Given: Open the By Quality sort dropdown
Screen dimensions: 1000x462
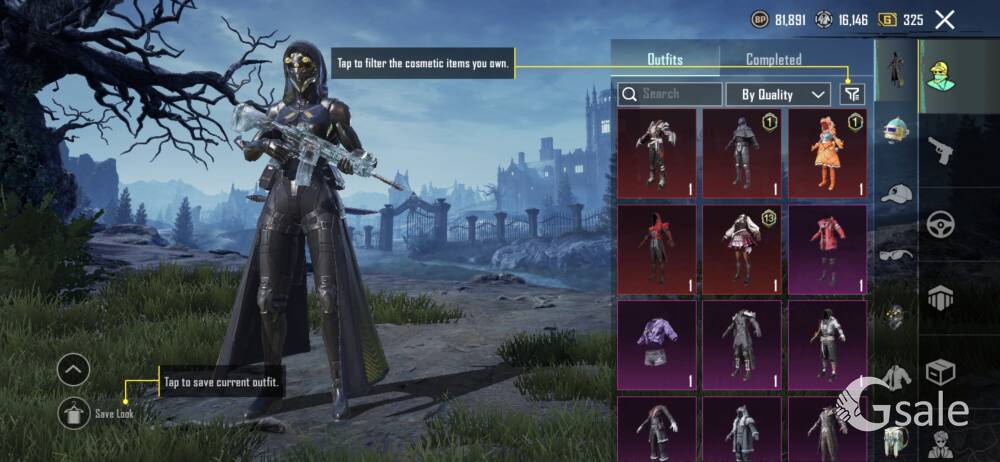Looking at the screenshot, I should point(784,94).
